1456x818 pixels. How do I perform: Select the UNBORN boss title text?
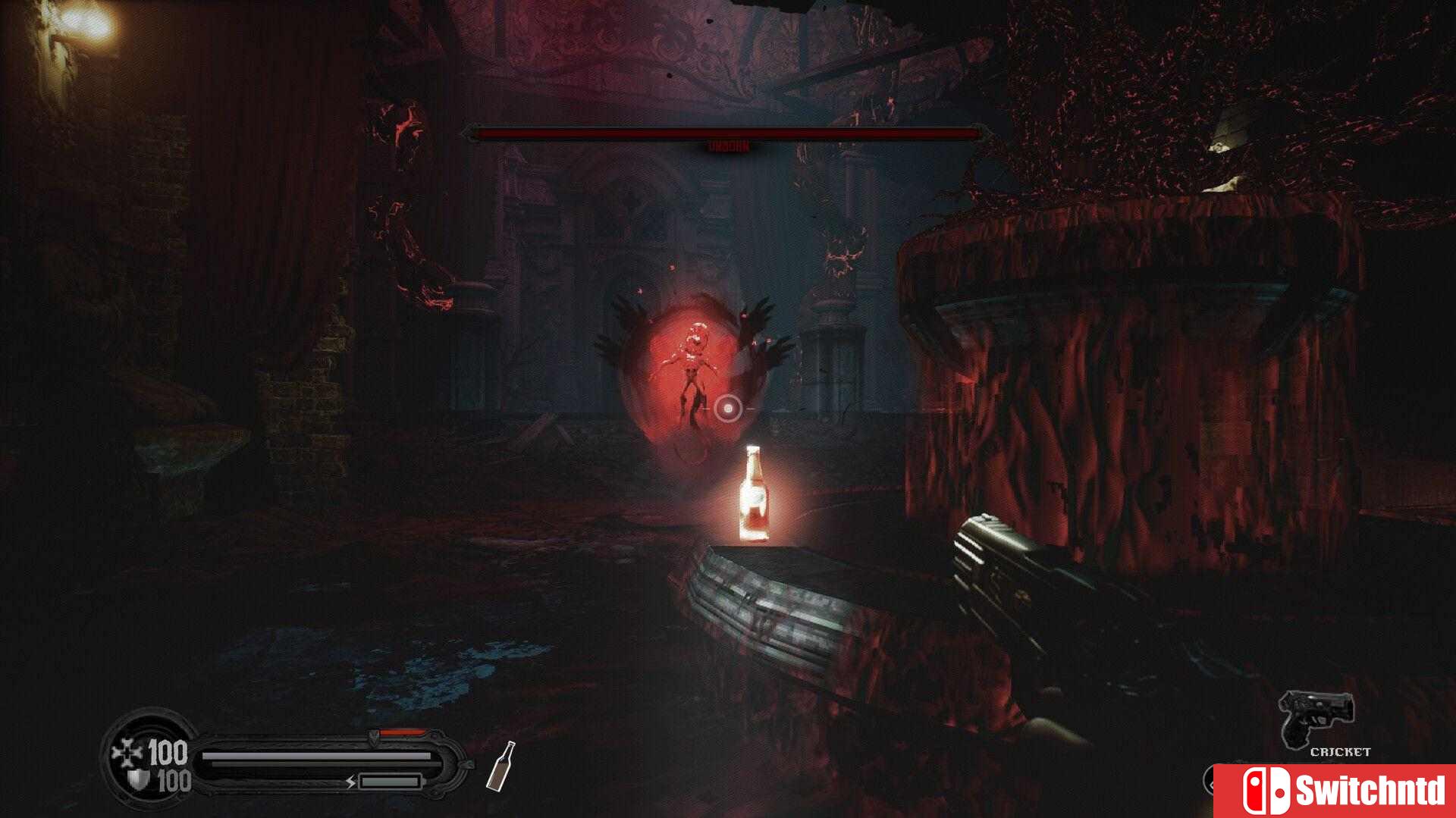coord(726,143)
